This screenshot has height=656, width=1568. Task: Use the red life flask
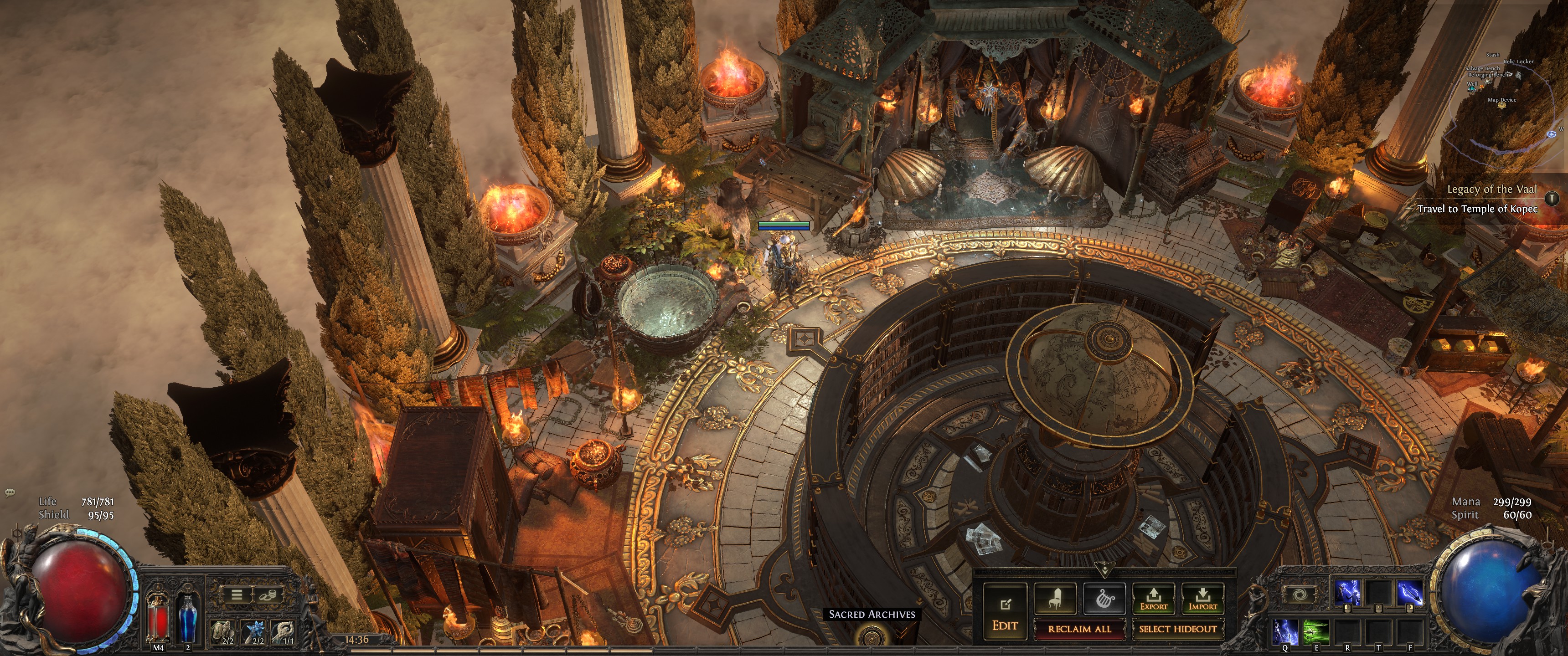tap(158, 618)
